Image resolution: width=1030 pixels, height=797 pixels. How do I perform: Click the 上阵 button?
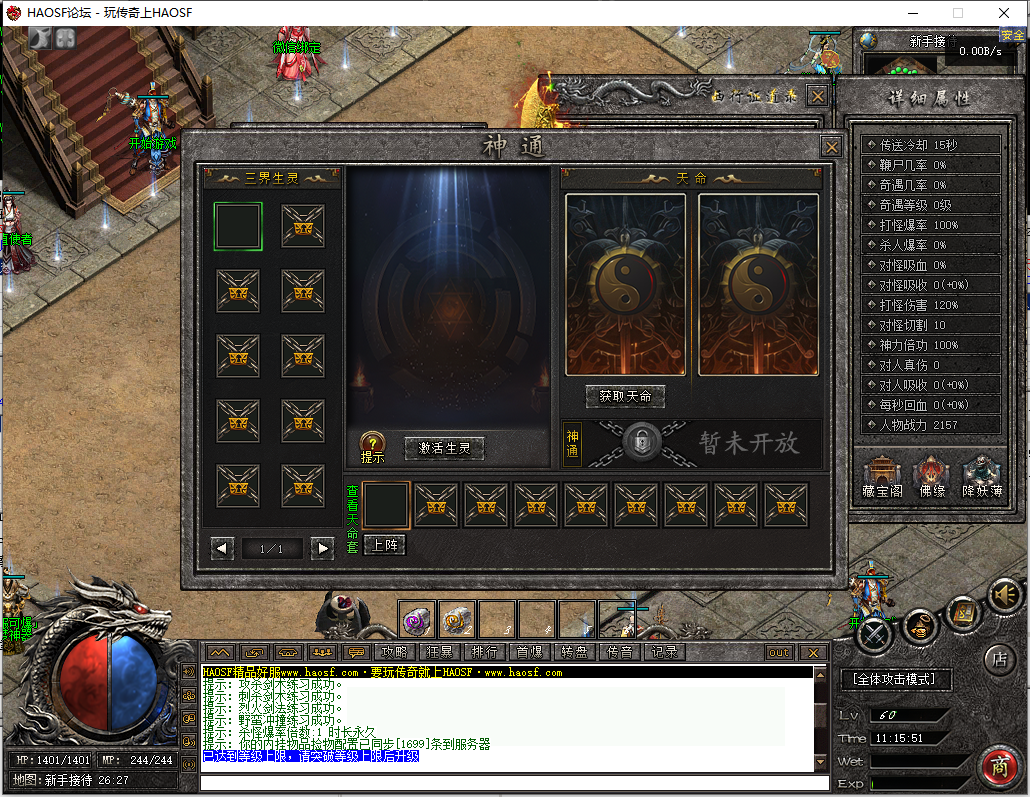384,545
